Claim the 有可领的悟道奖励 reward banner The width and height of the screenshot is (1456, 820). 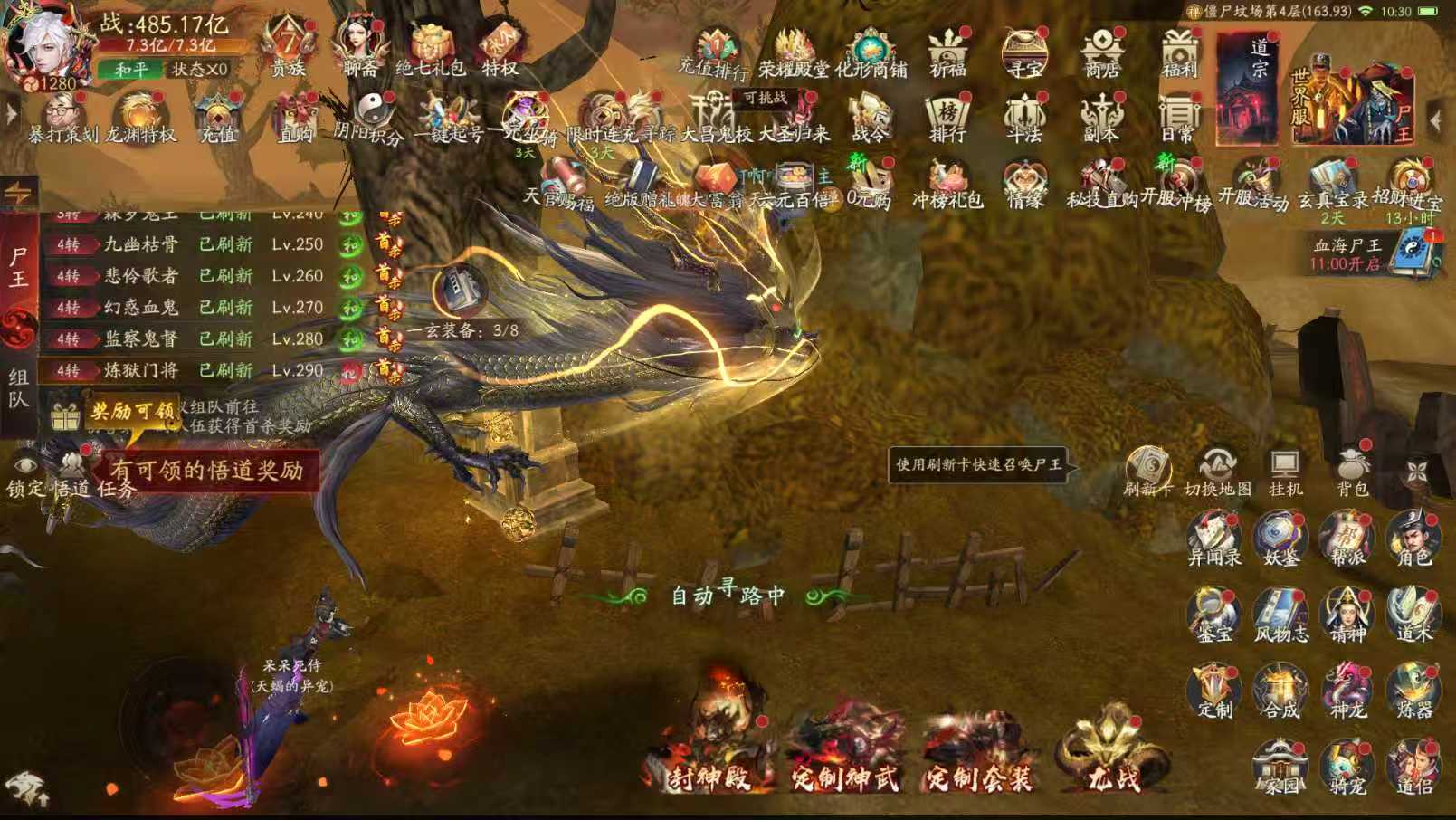pos(210,470)
